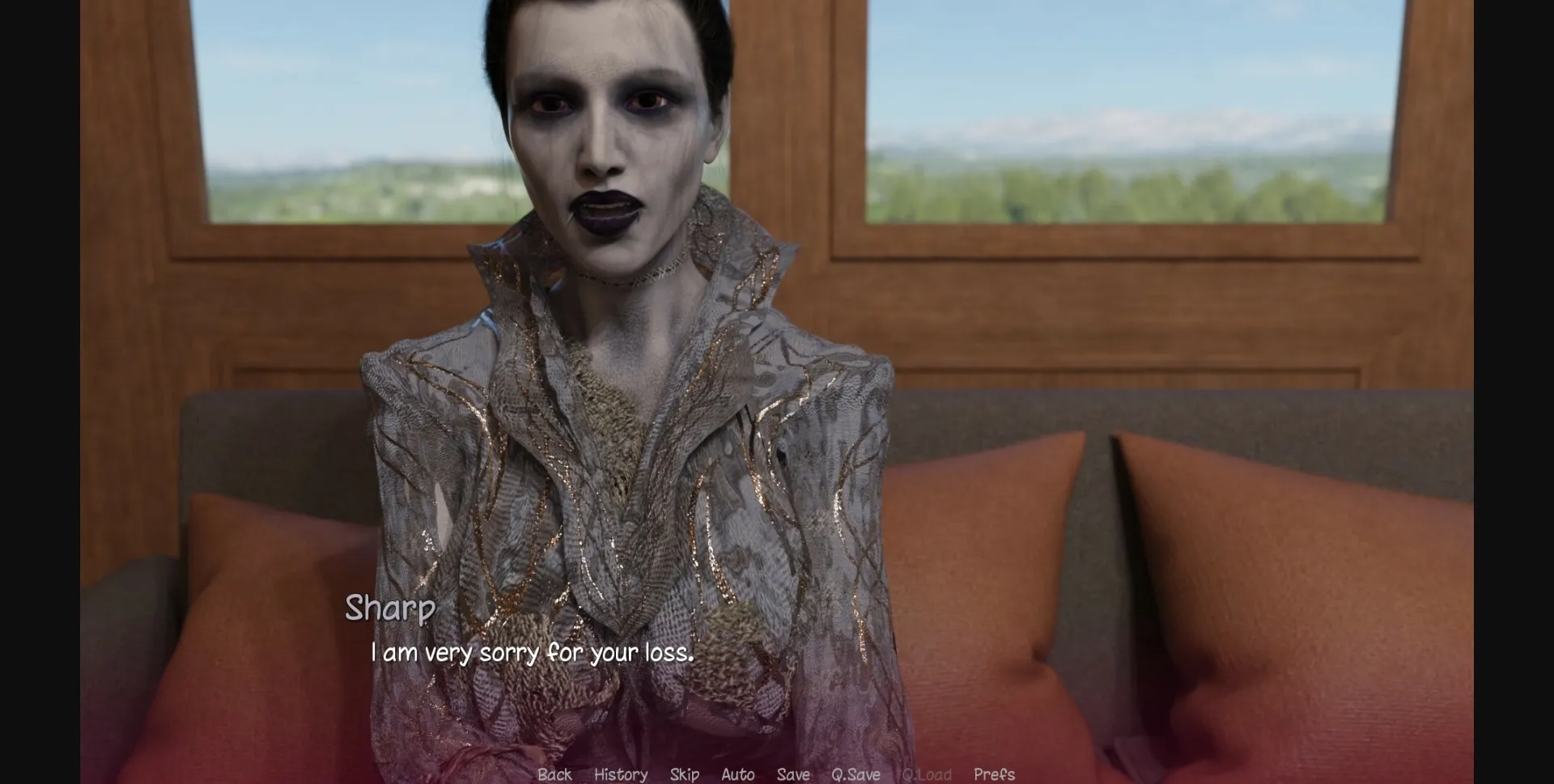Click Q.Load to quick load
The height and width of the screenshot is (784, 1554).
point(928,774)
